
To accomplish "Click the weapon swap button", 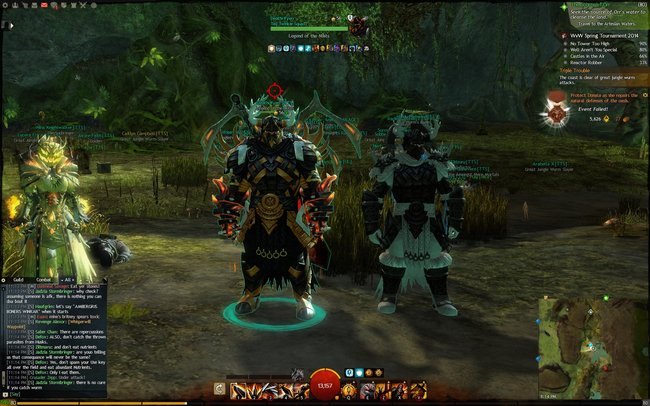I will tap(219, 388).
